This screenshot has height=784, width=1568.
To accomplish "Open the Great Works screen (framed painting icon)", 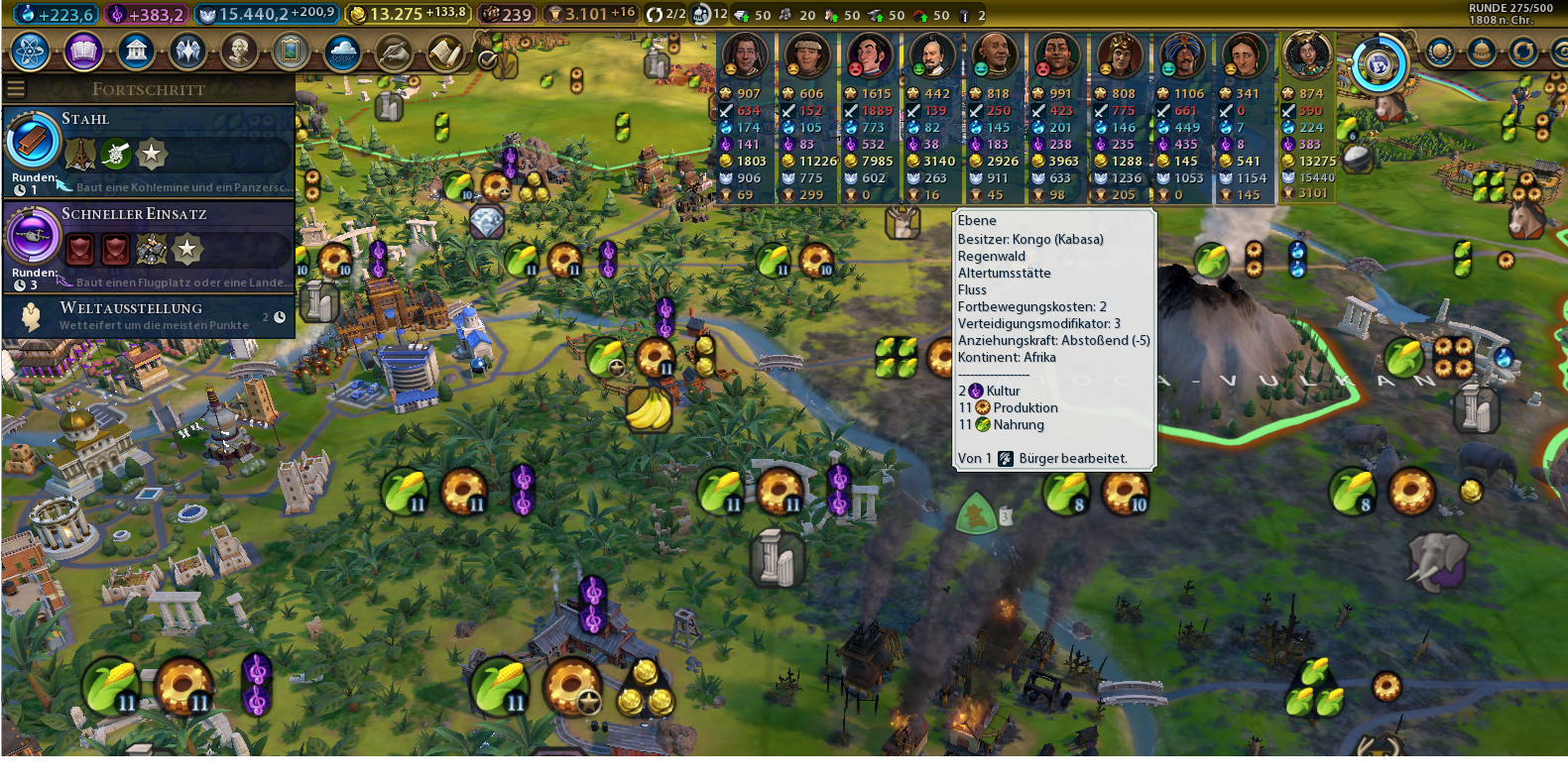I will (291, 52).
